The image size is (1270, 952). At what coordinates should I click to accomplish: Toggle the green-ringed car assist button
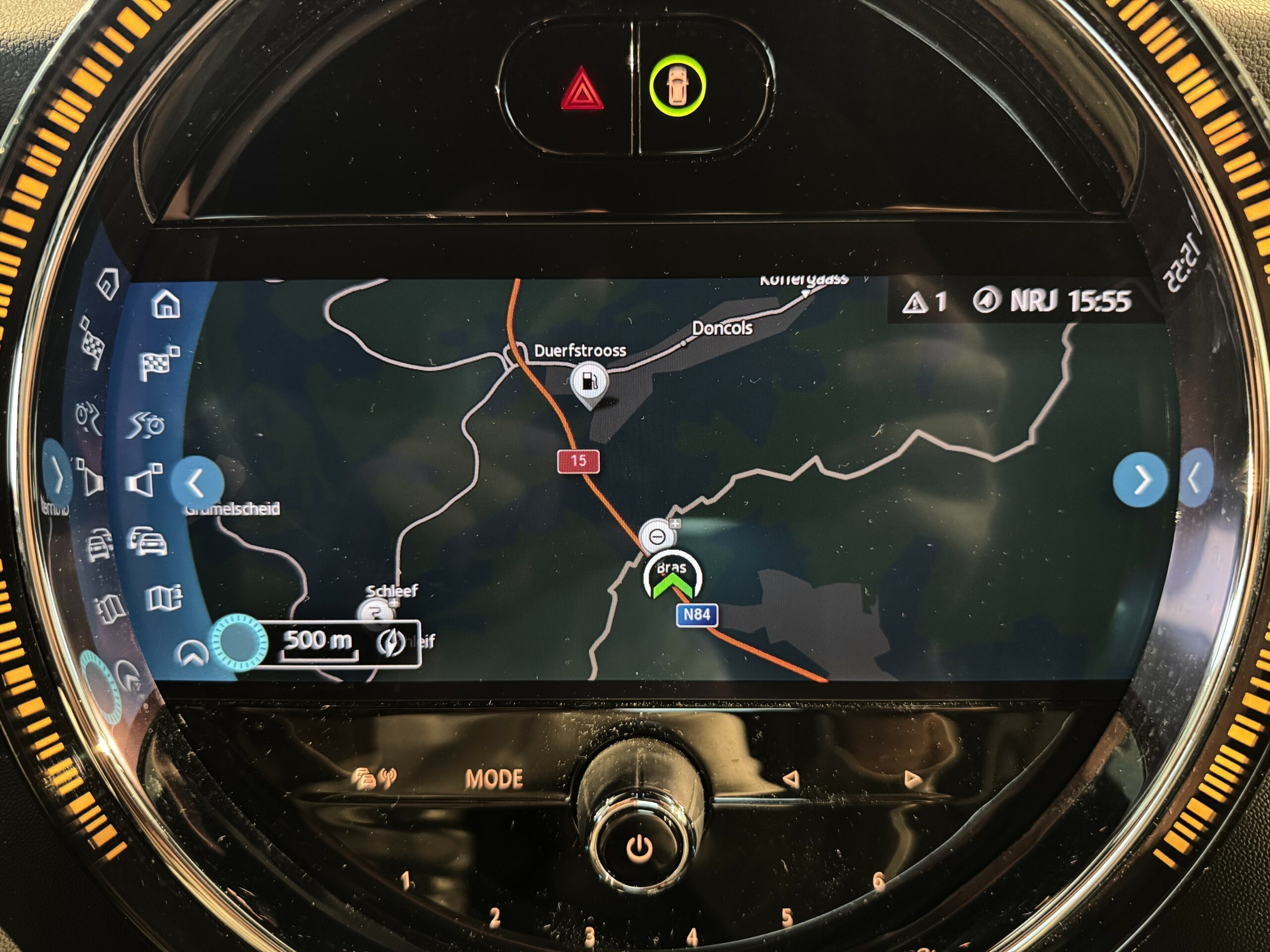(x=678, y=86)
